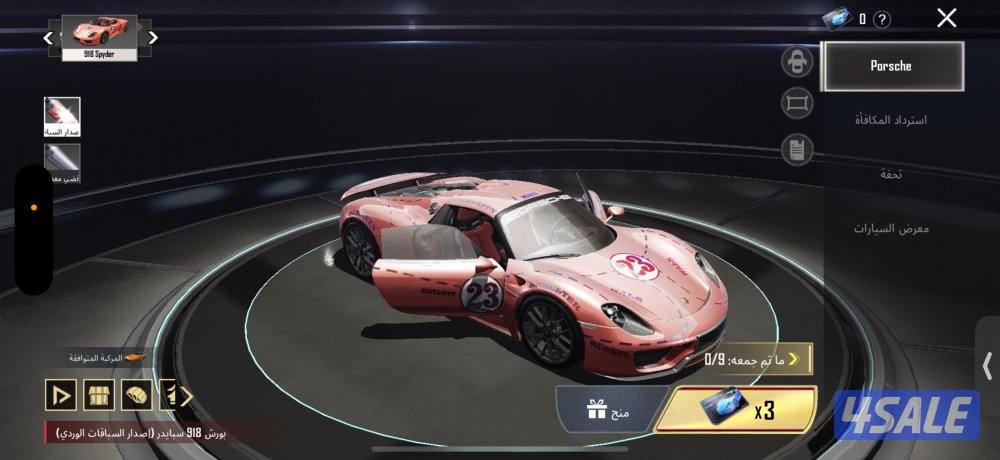Image resolution: width=1000 pixels, height=460 pixels.
Task: Gift the car with منح button
Action: point(598,409)
